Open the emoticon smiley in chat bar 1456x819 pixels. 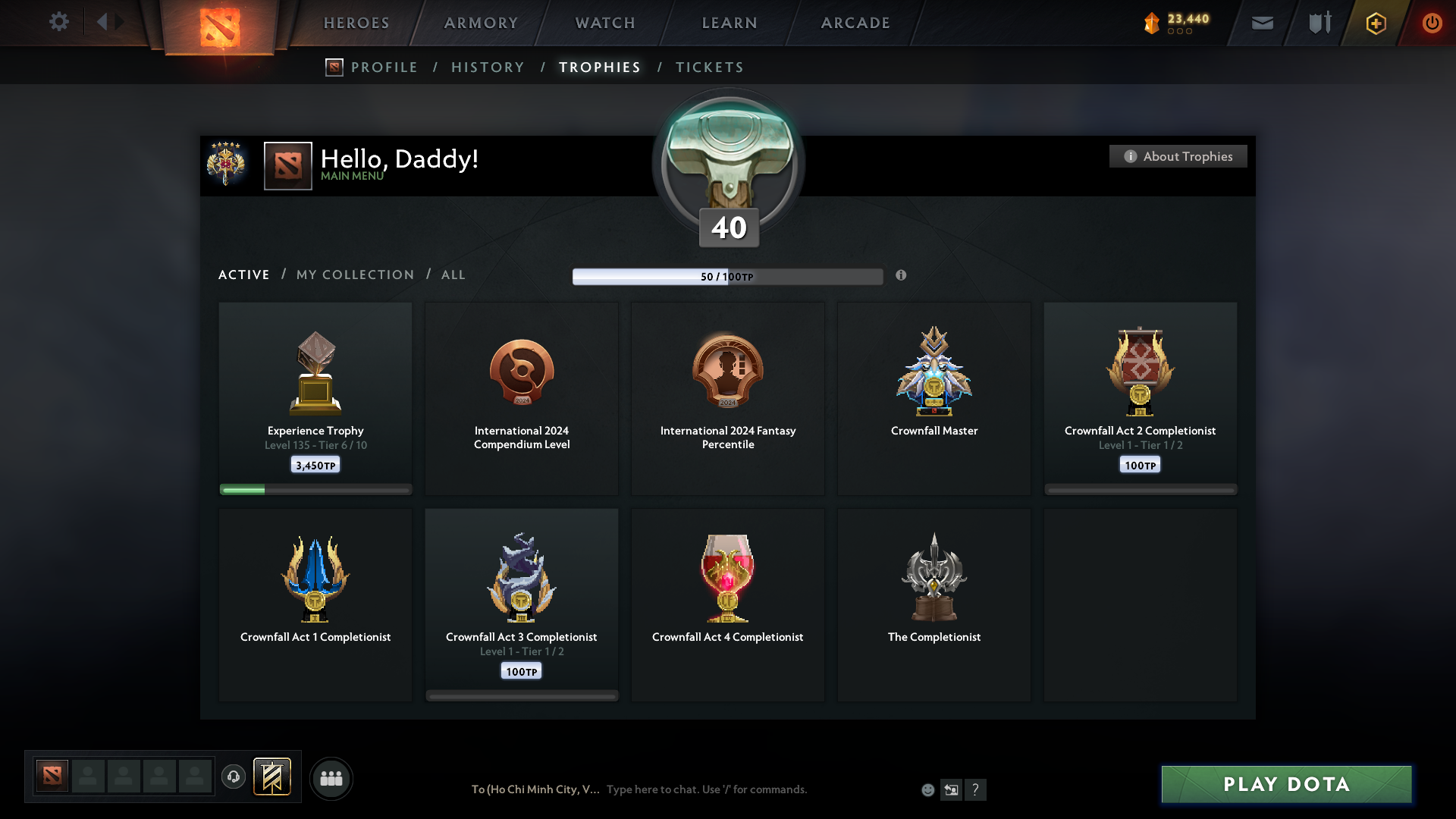(x=928, y=789)
